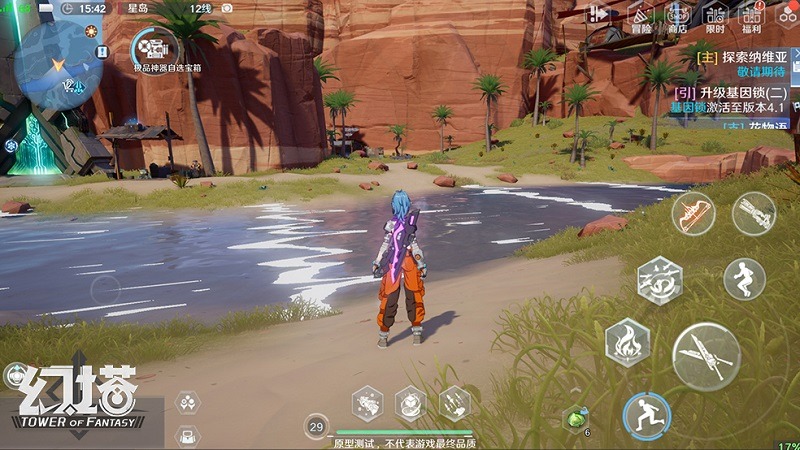The width and height of the screenshot is (800, 450).
Task: Activate the flame weapon skill
Action: click(x=628, y=342)
